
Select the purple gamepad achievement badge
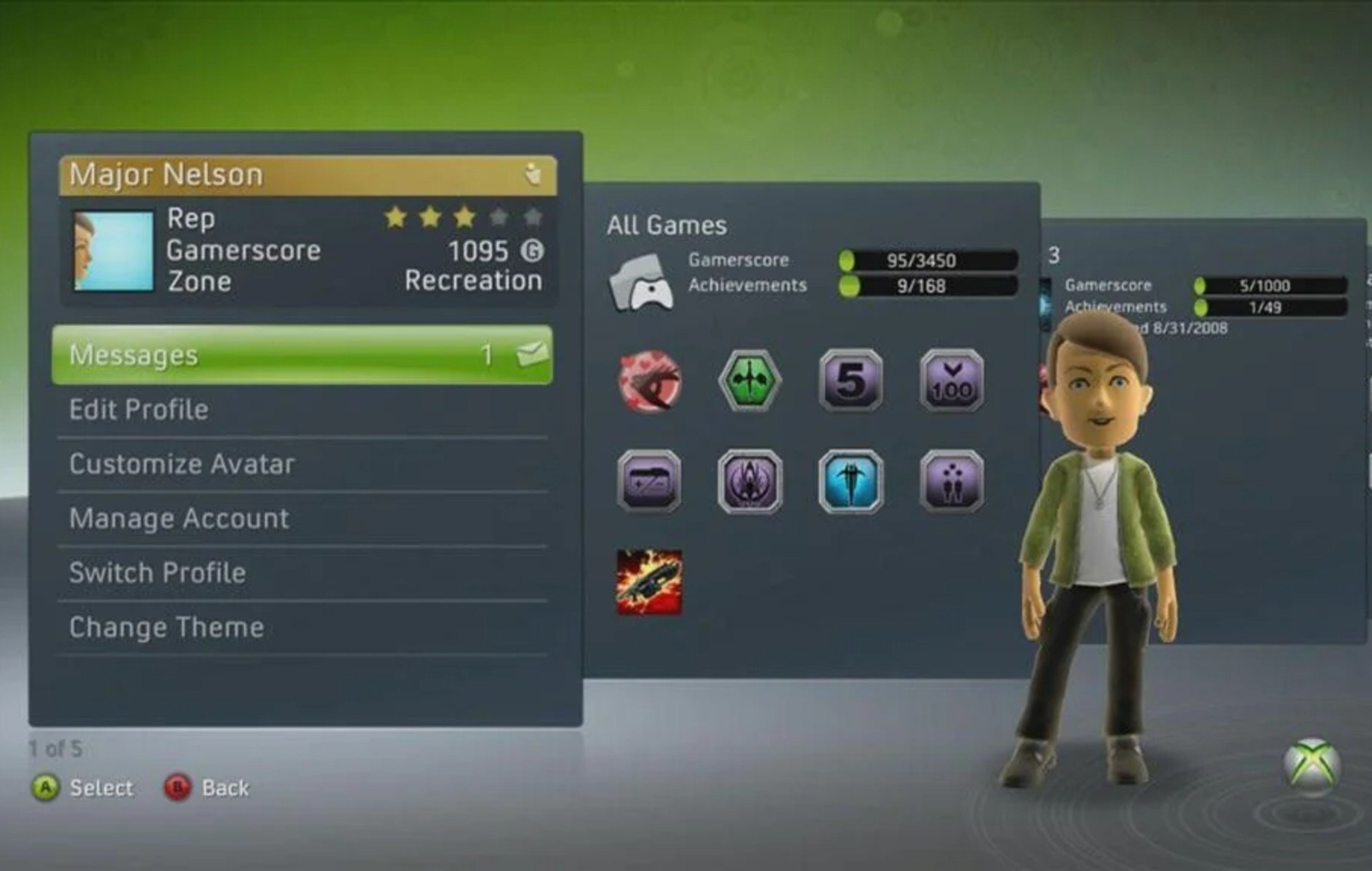pos(650,481)
